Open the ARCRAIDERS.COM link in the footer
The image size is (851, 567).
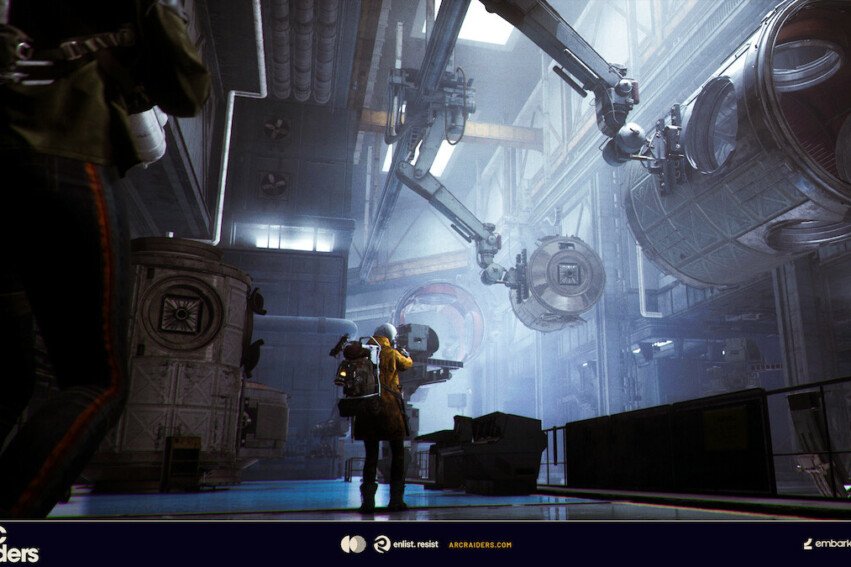480,545
